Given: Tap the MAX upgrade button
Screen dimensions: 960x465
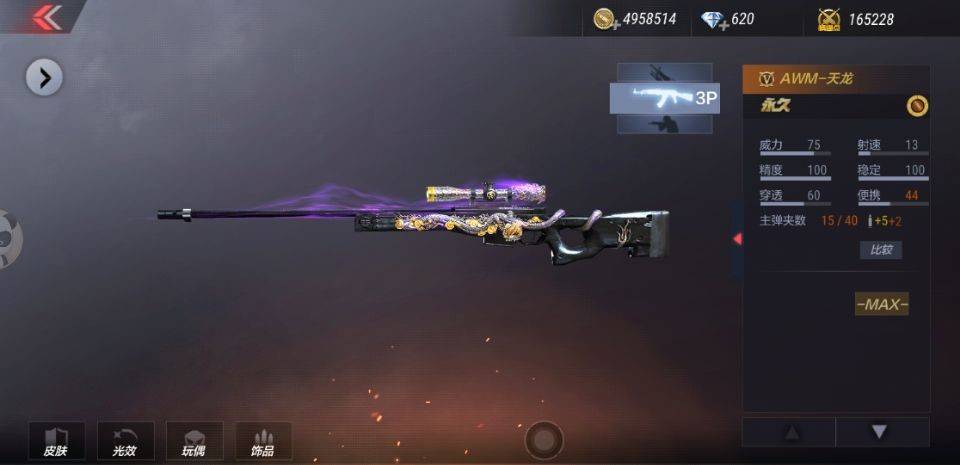Looking at the screenshot, I should [x=881, y=304].
